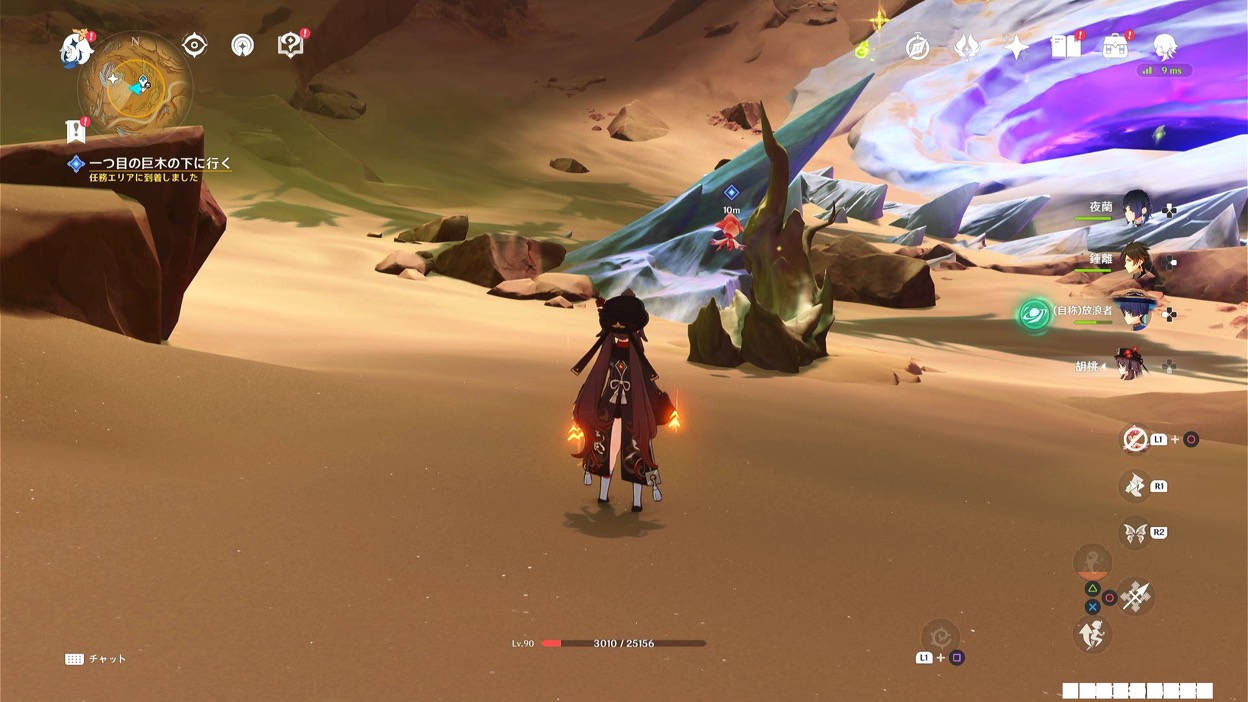Open the wish star icon
The width and height of the screenshot is (1248, 702).
[x=1016, y=47]
